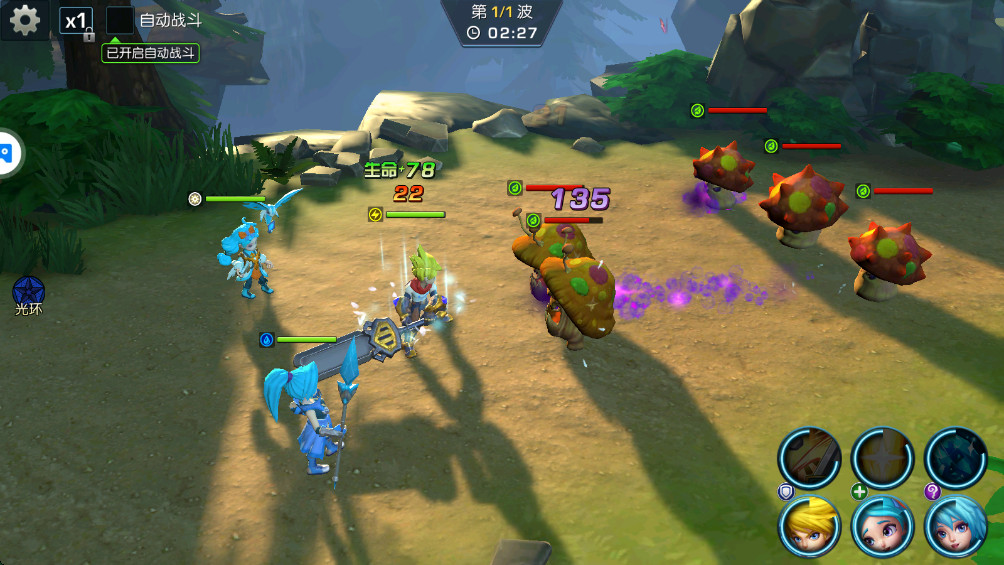The image size is (1004, 565).
Task: Open the blue side panel icon
Action: (x=8, y=153)
